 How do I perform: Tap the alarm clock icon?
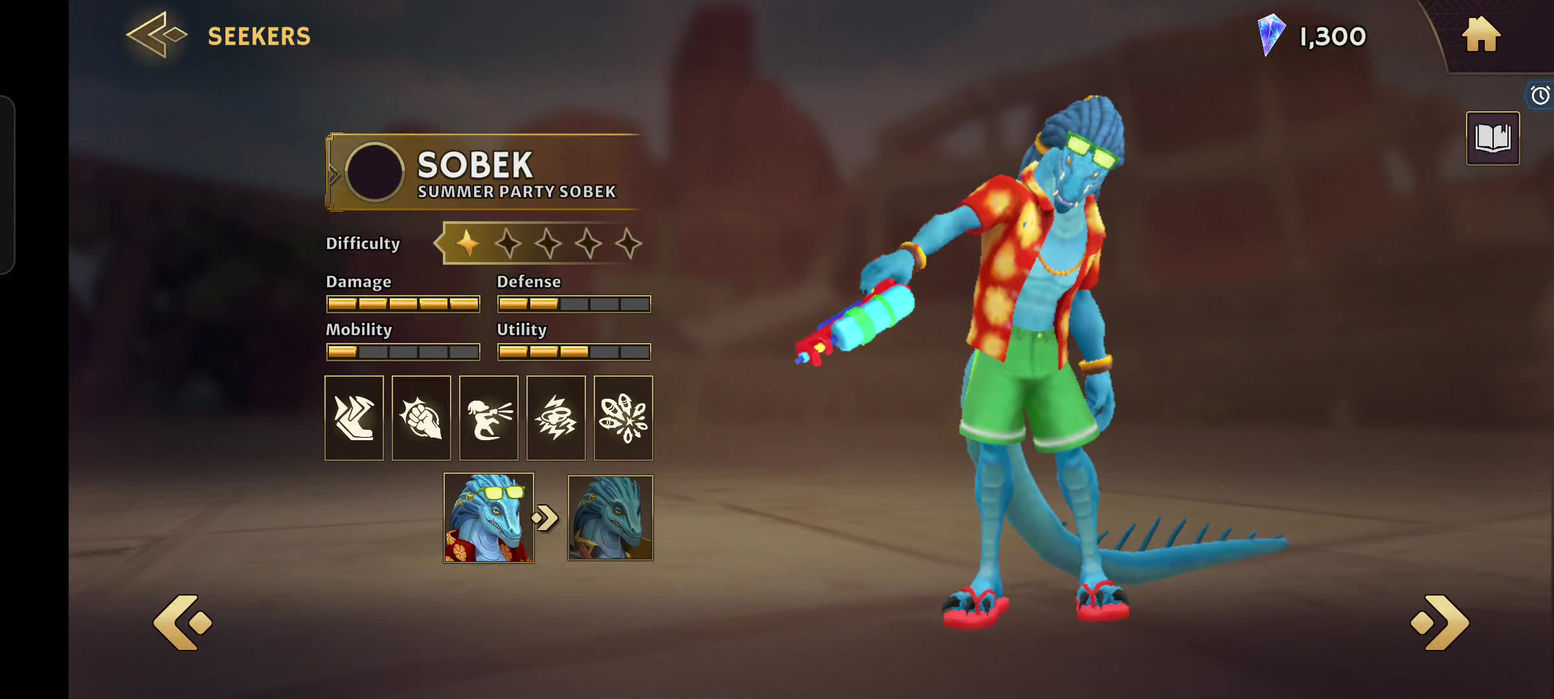click(1540, 95)
